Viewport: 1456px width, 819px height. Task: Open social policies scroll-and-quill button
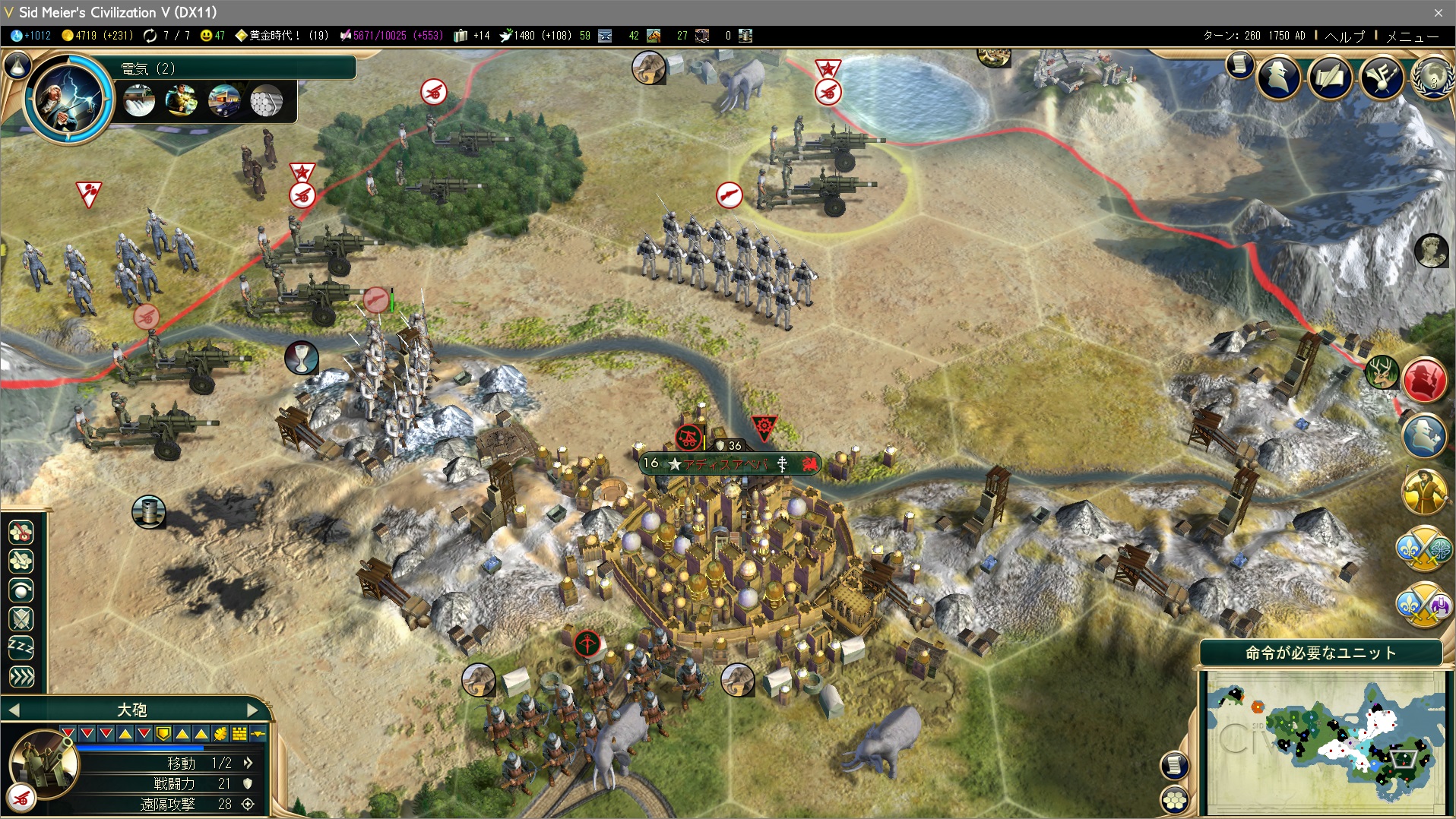(x=1330, y=77)
